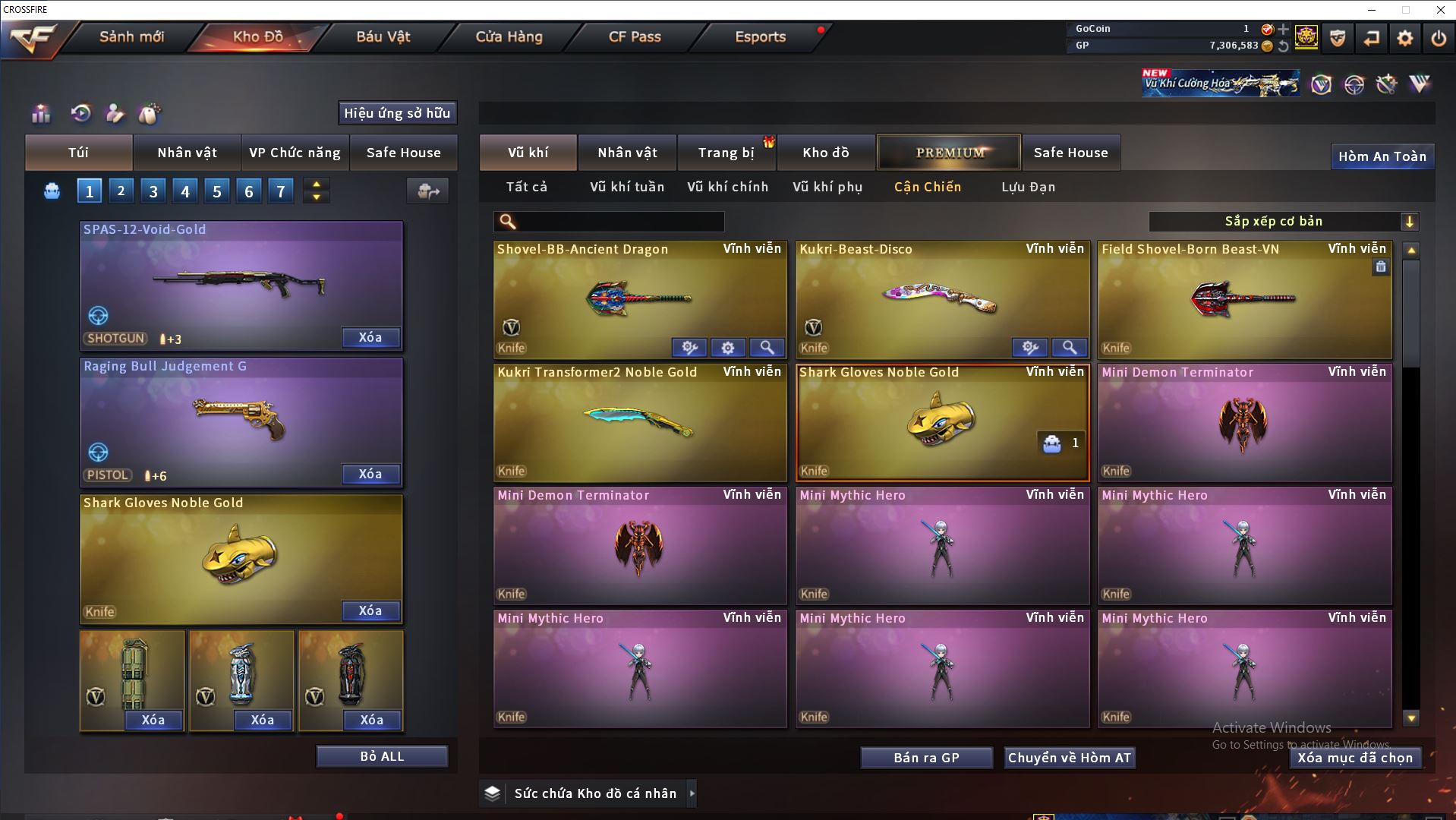
Task: Switch to the PREMIUM inventory tab
Action: click(x=950, y=153)
